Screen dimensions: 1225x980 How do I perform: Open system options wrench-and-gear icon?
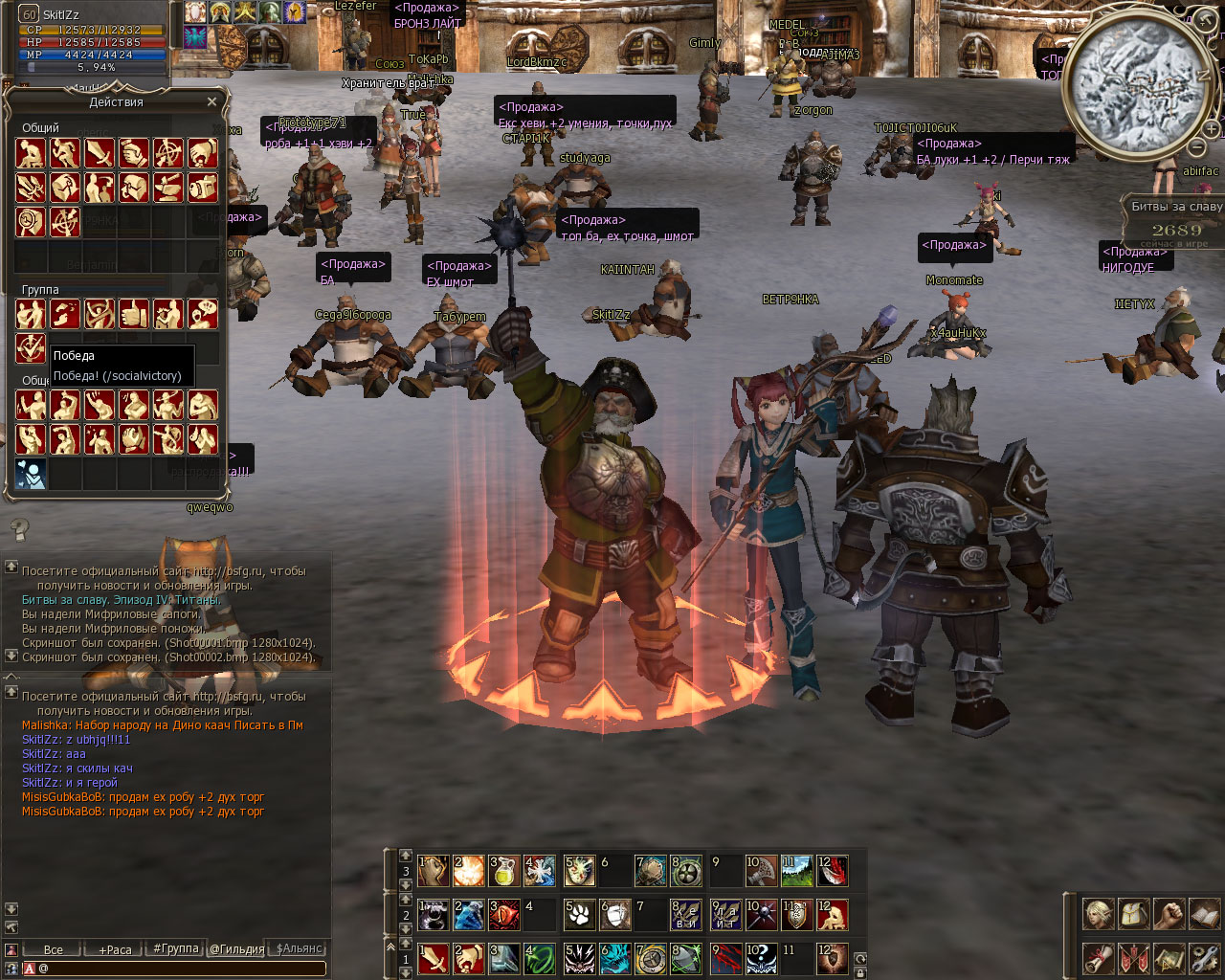pos(1204,958)
